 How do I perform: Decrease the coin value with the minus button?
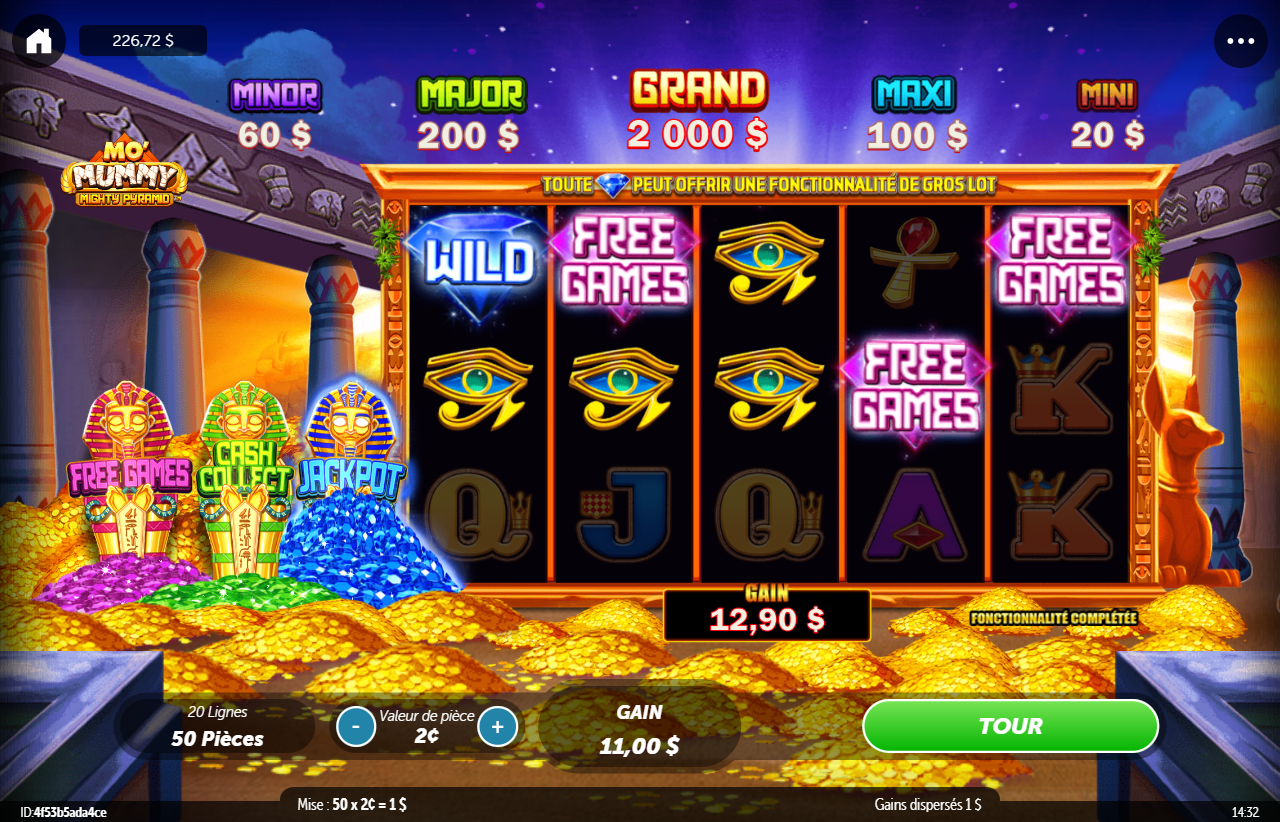[356, 726]
